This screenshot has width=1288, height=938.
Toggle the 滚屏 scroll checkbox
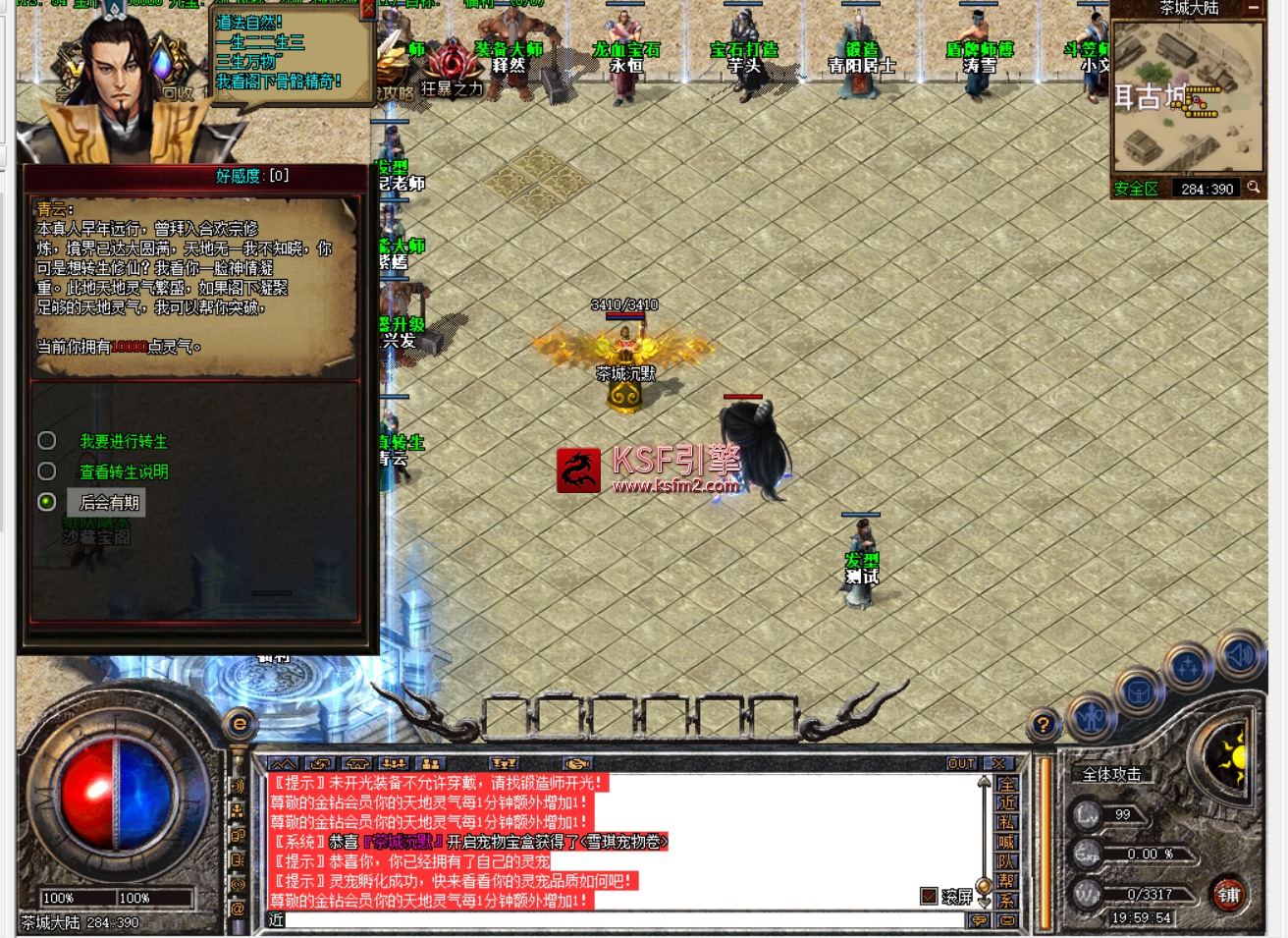click(929, 896)
